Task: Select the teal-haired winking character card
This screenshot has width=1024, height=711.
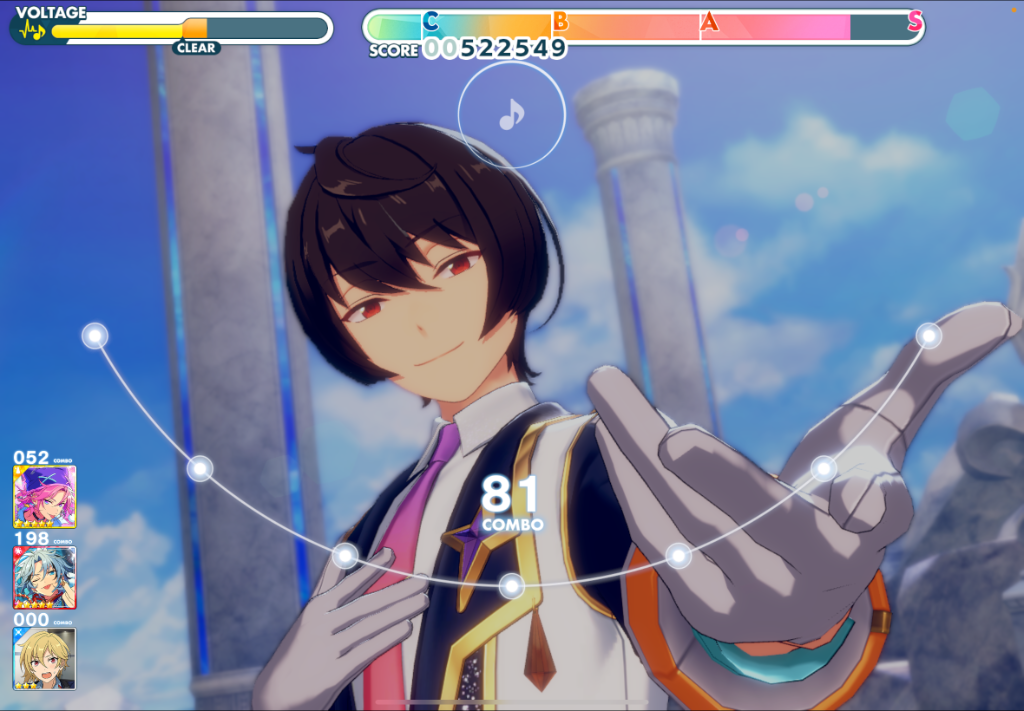Action: 44,577
